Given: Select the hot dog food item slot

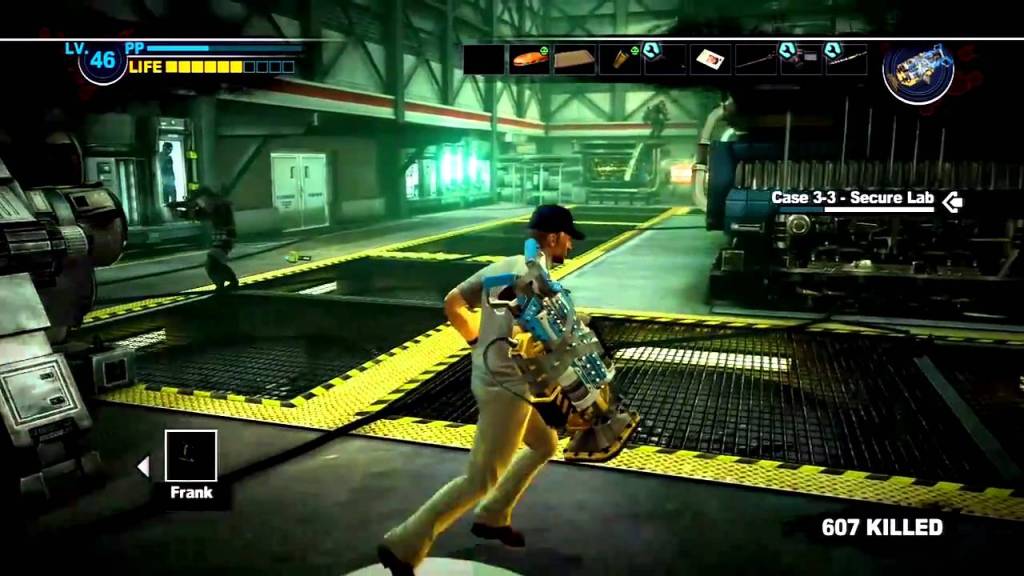Looking at the screenshot, I should (x=529, y=60).
